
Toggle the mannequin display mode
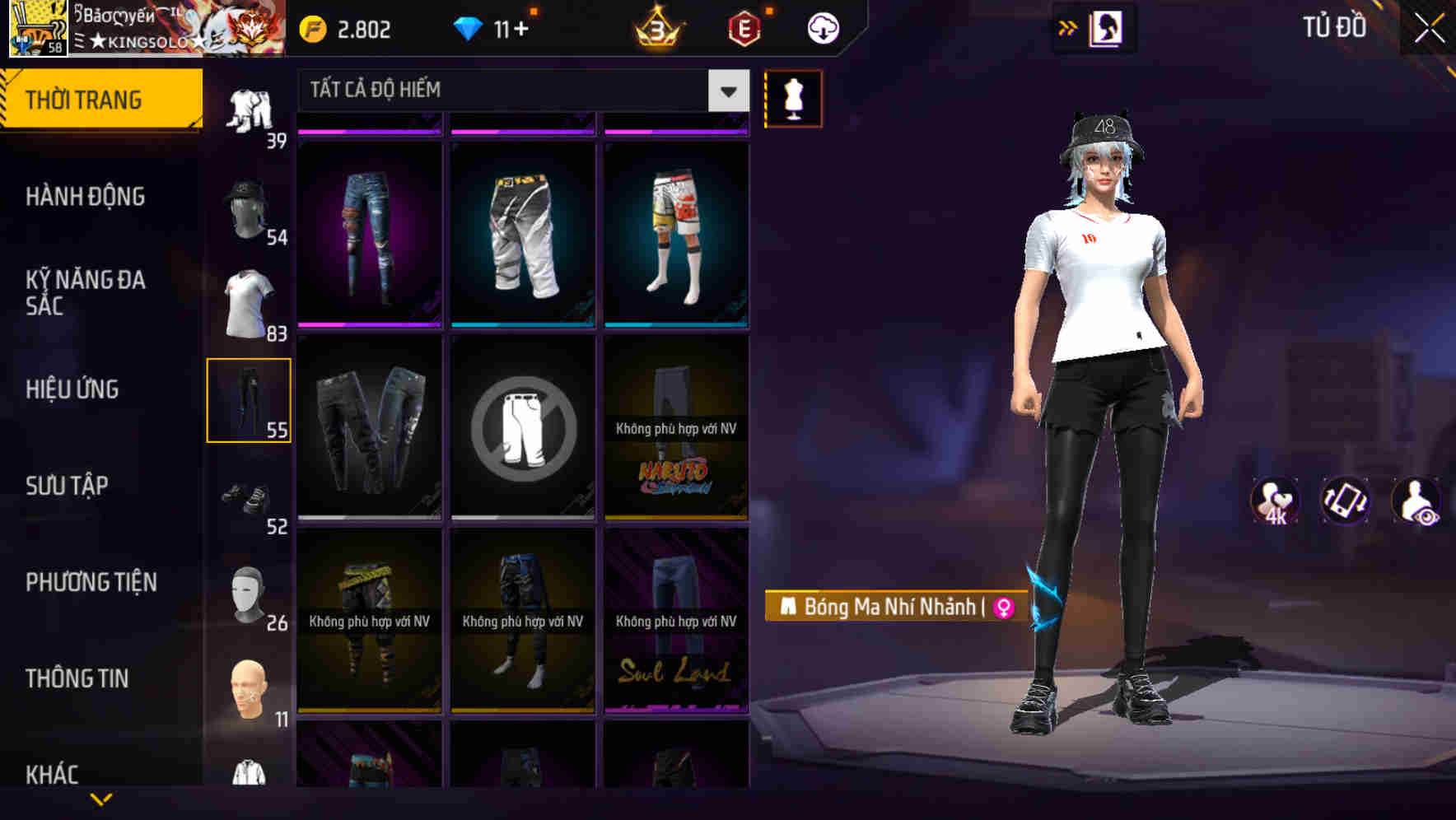(x=793, y=98)
